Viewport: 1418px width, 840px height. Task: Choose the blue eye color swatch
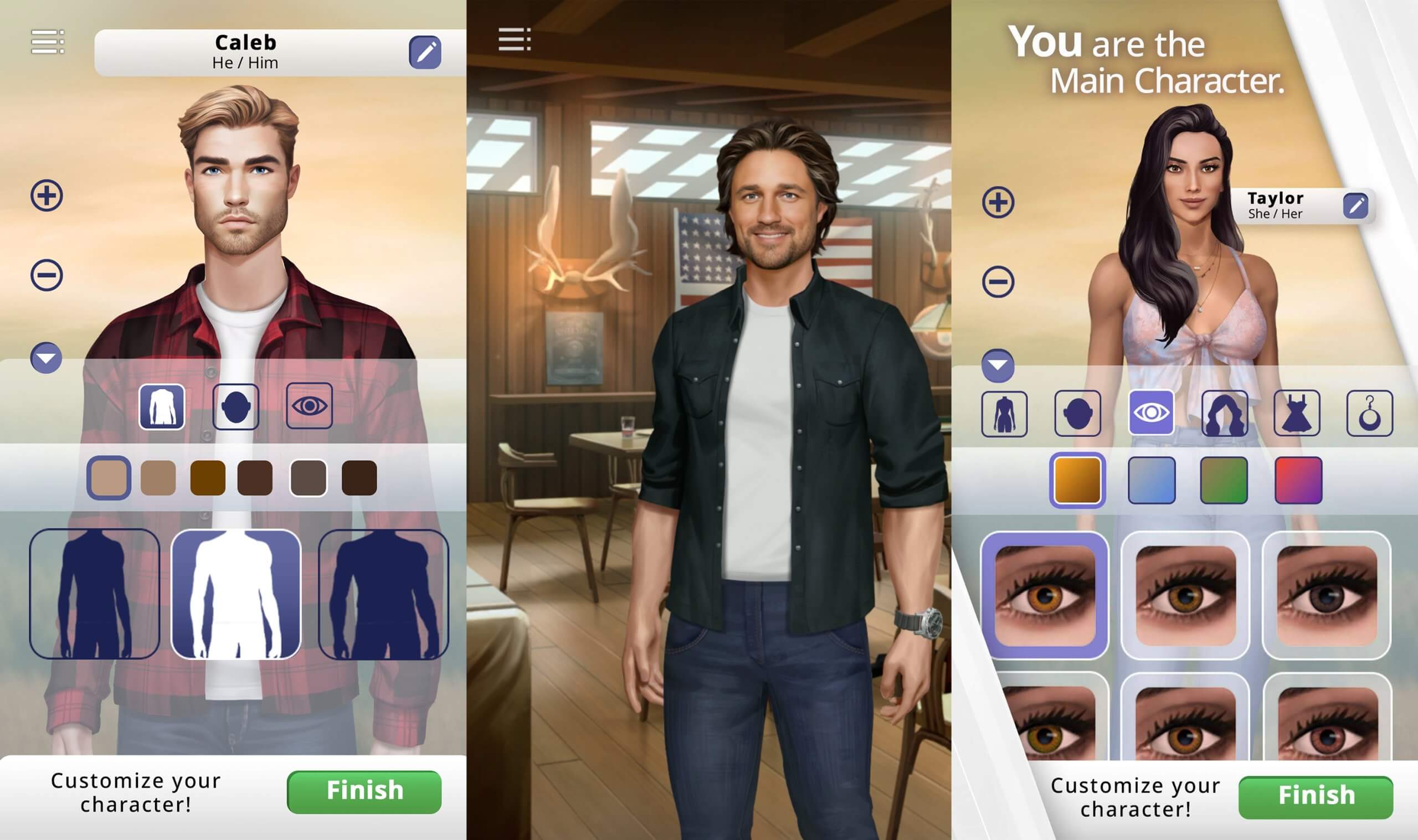[x=1152, y=481]
